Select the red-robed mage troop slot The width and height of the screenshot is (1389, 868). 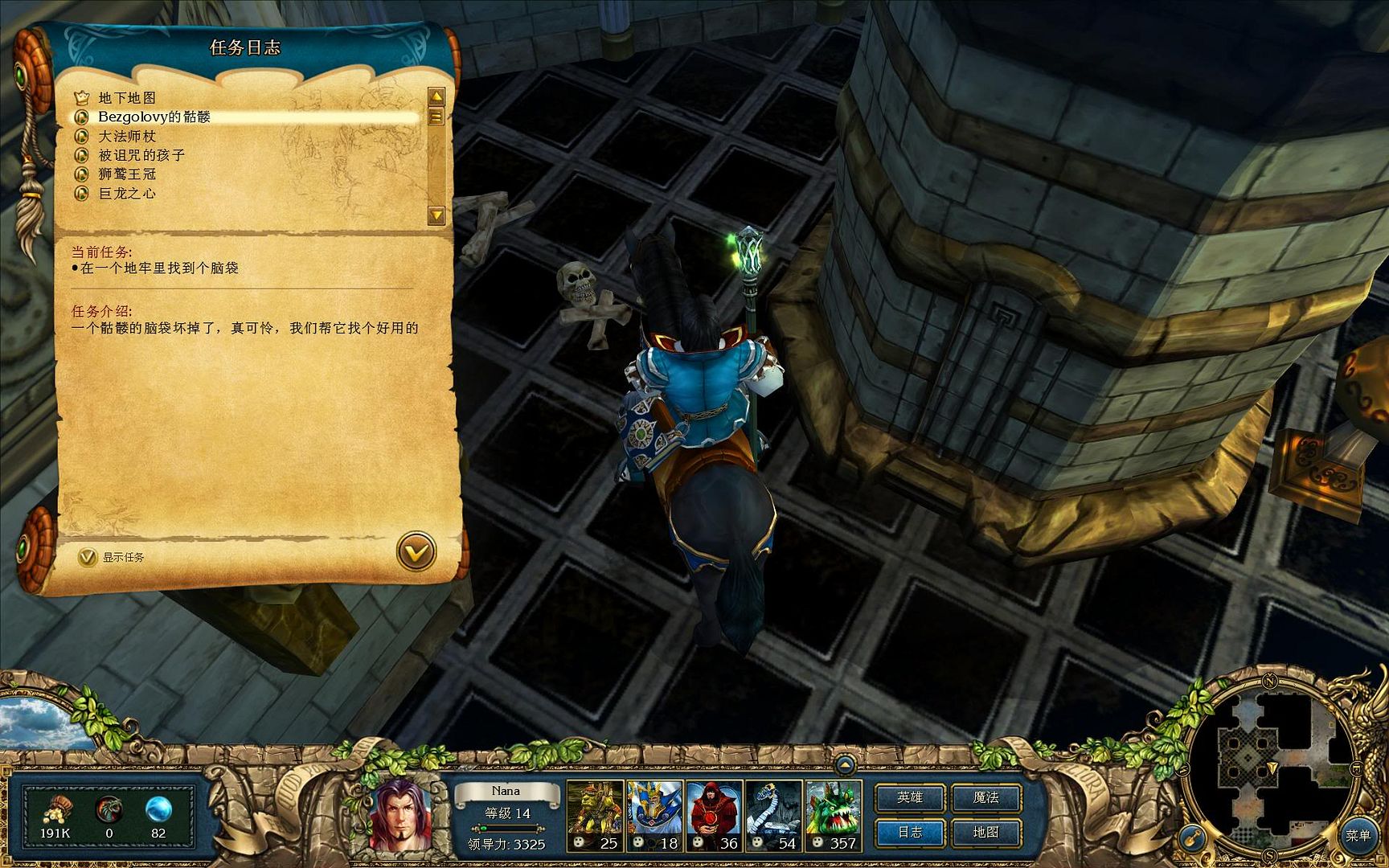coord(714,815)
